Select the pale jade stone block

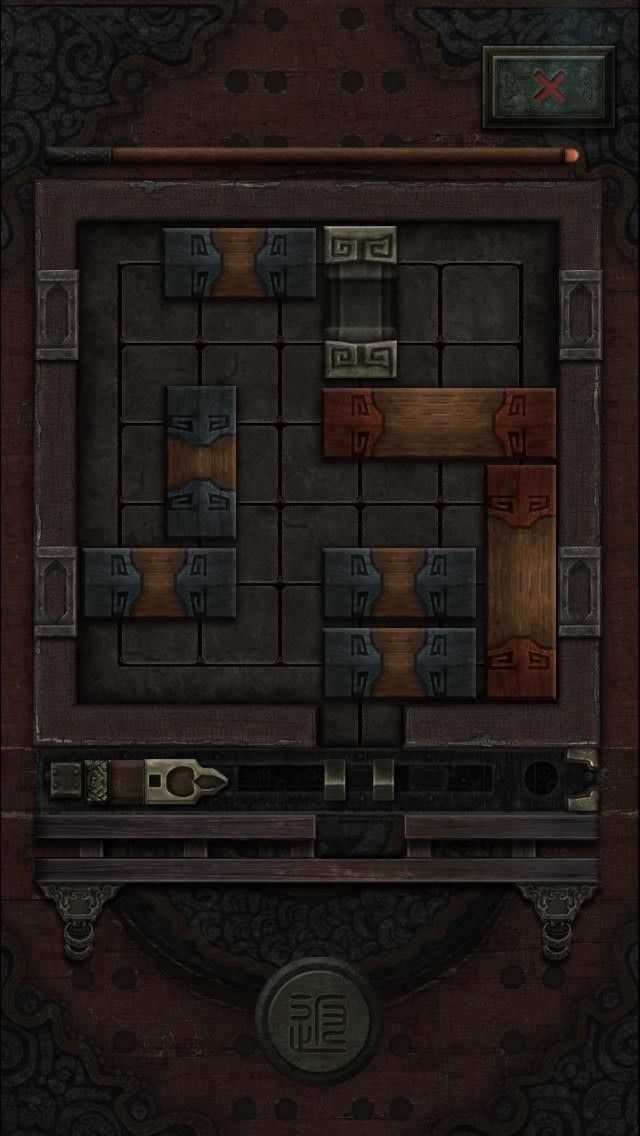[360, 302]
